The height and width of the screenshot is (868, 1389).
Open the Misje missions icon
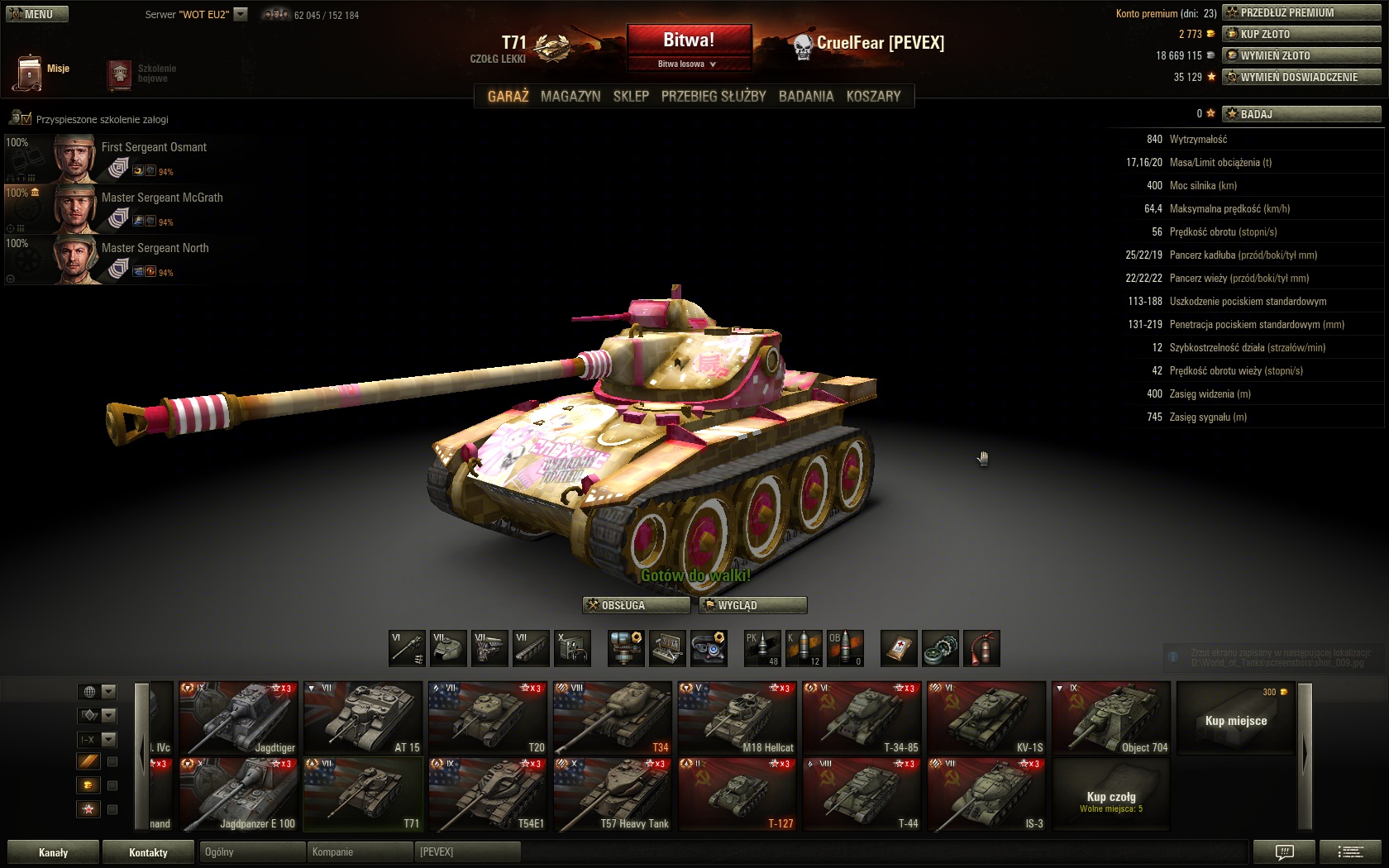tap(30, 72)
